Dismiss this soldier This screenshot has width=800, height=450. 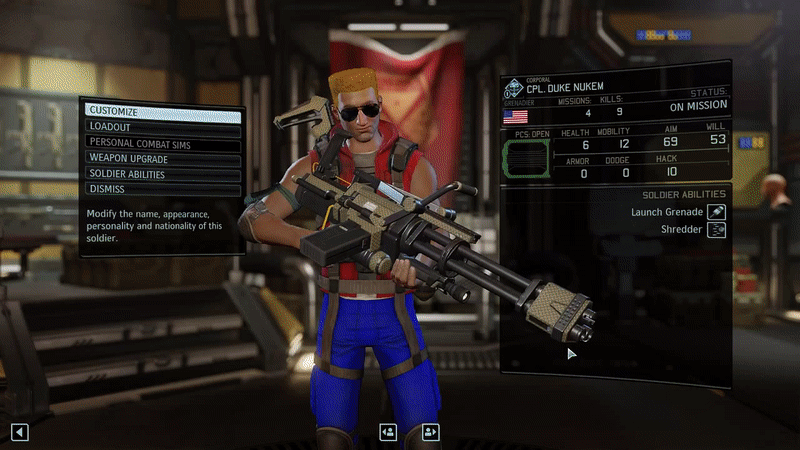163,189
